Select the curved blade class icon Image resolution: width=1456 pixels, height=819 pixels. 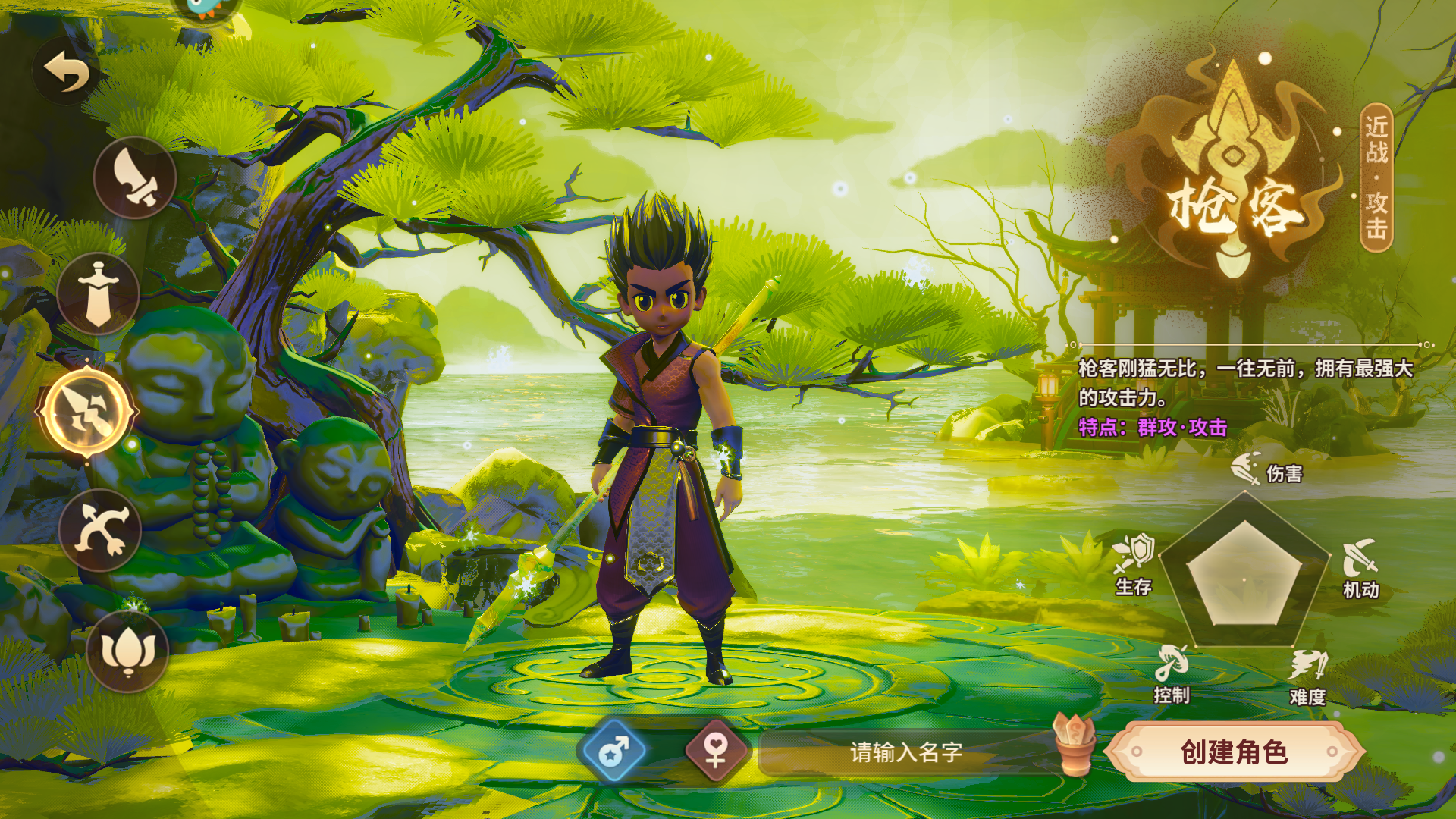[135, 177]
